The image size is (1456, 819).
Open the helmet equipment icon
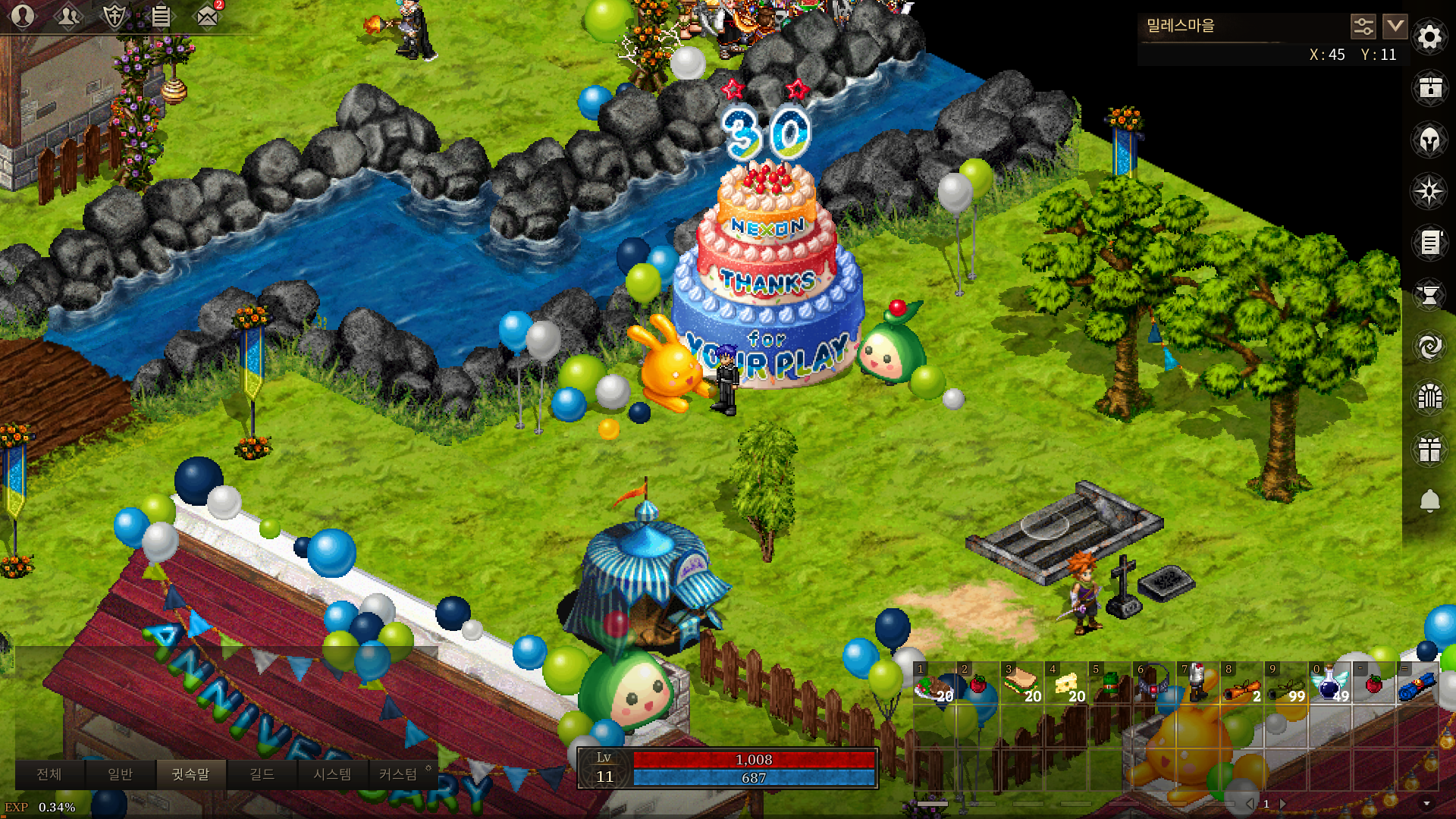click(x=1429, y=140)
